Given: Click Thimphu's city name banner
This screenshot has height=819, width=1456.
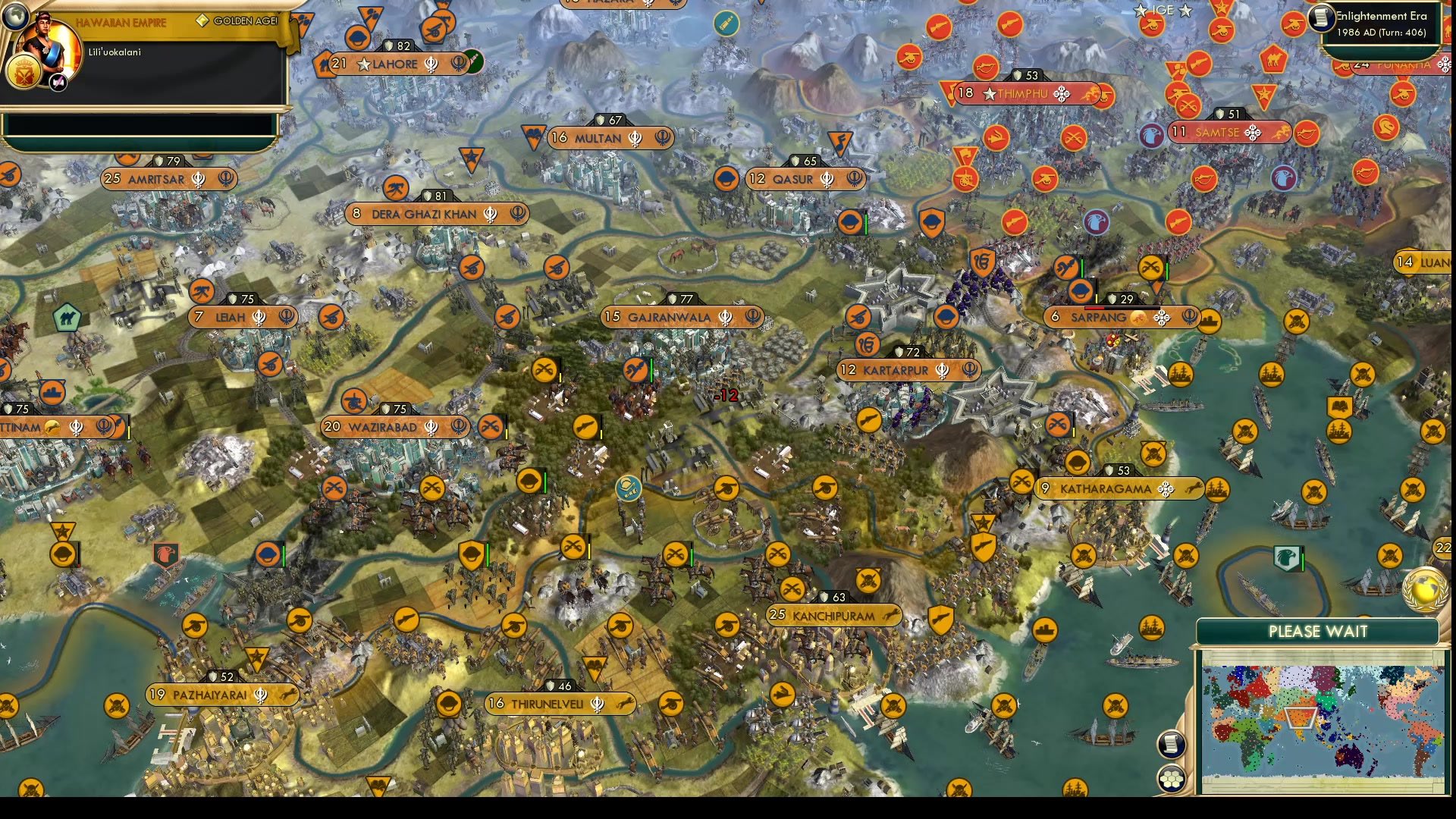Looking at the screenshot, I should point(1022,94).
